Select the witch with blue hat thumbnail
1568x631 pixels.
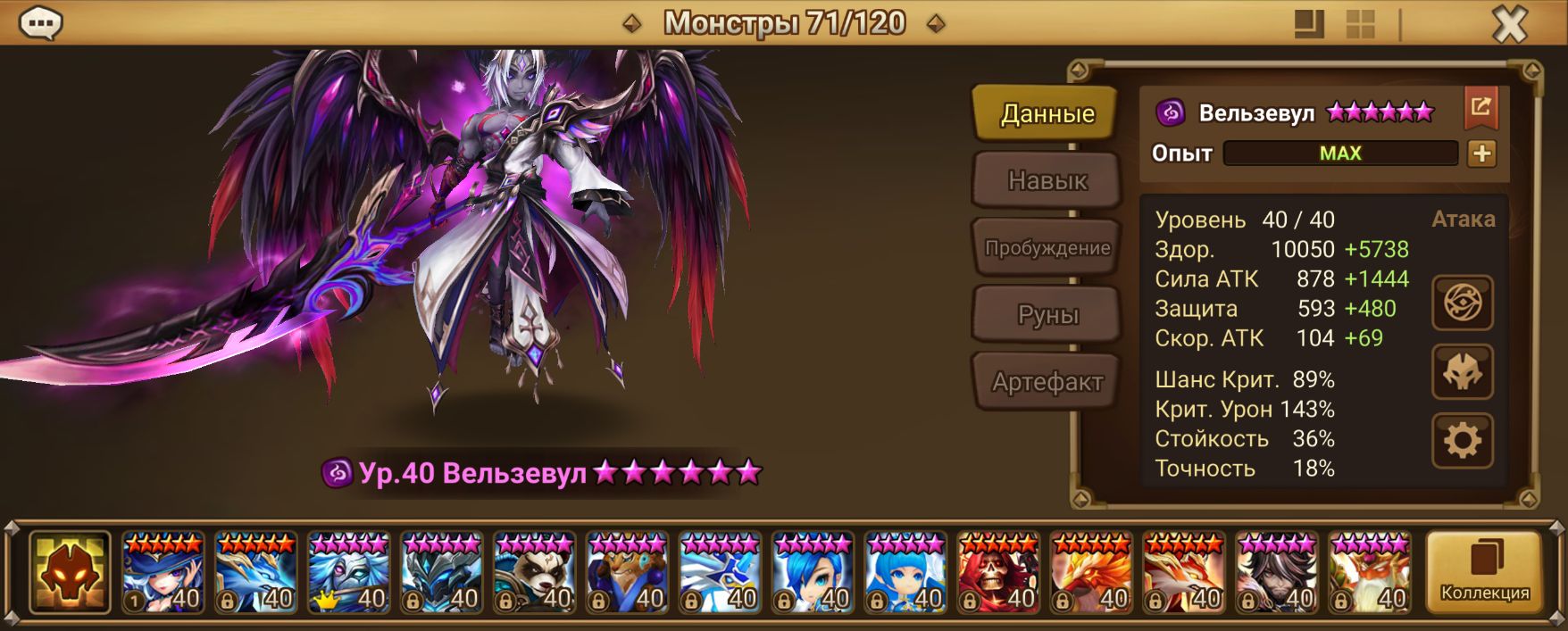pyautogui.click(x=163, y=572)
